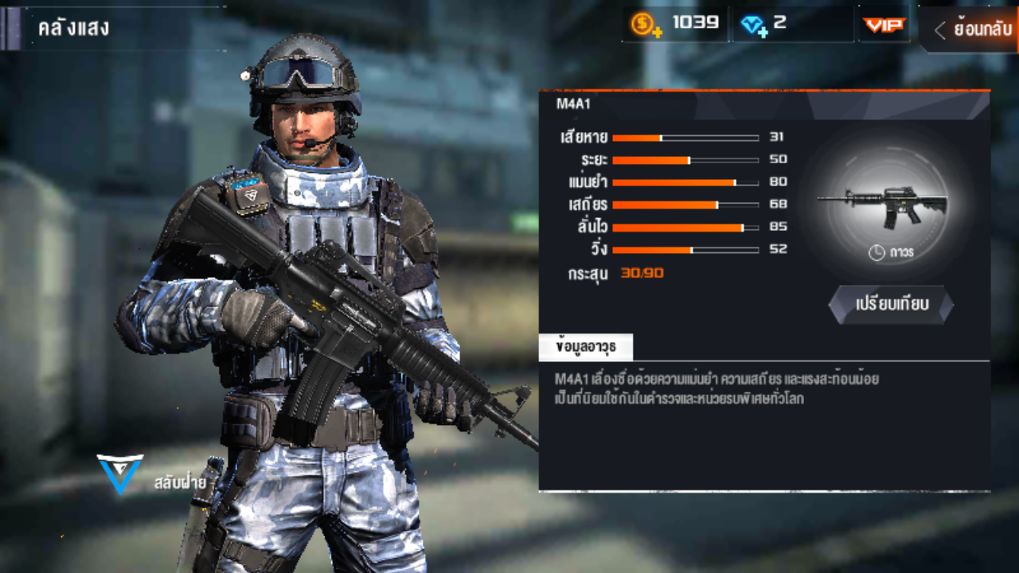Select the ข้อมูลอาวุธ weapon info tab

tap(586, 347)
